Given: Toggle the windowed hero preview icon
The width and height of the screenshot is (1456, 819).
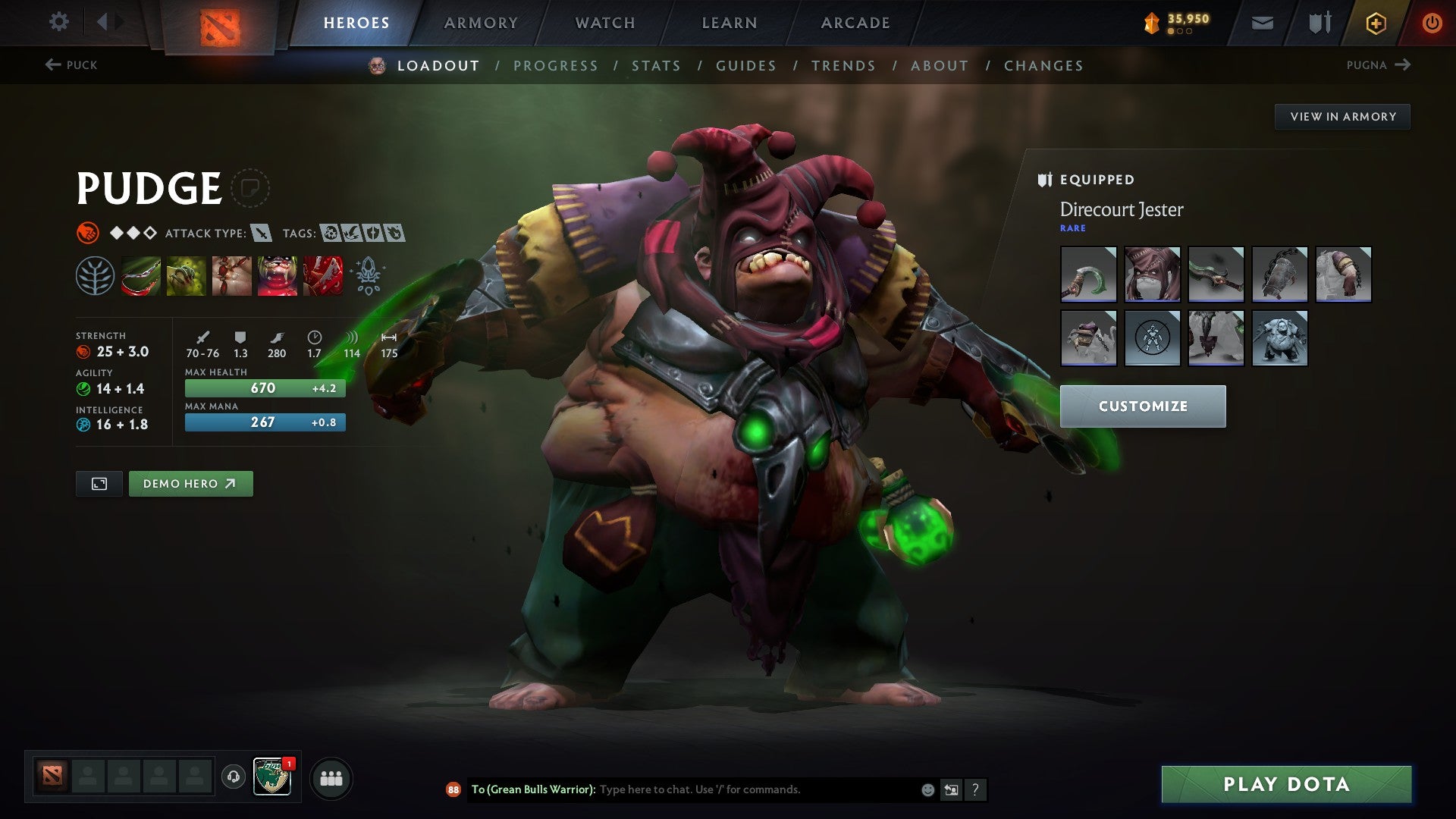Looking at the screenshot, I should [99, 483].
